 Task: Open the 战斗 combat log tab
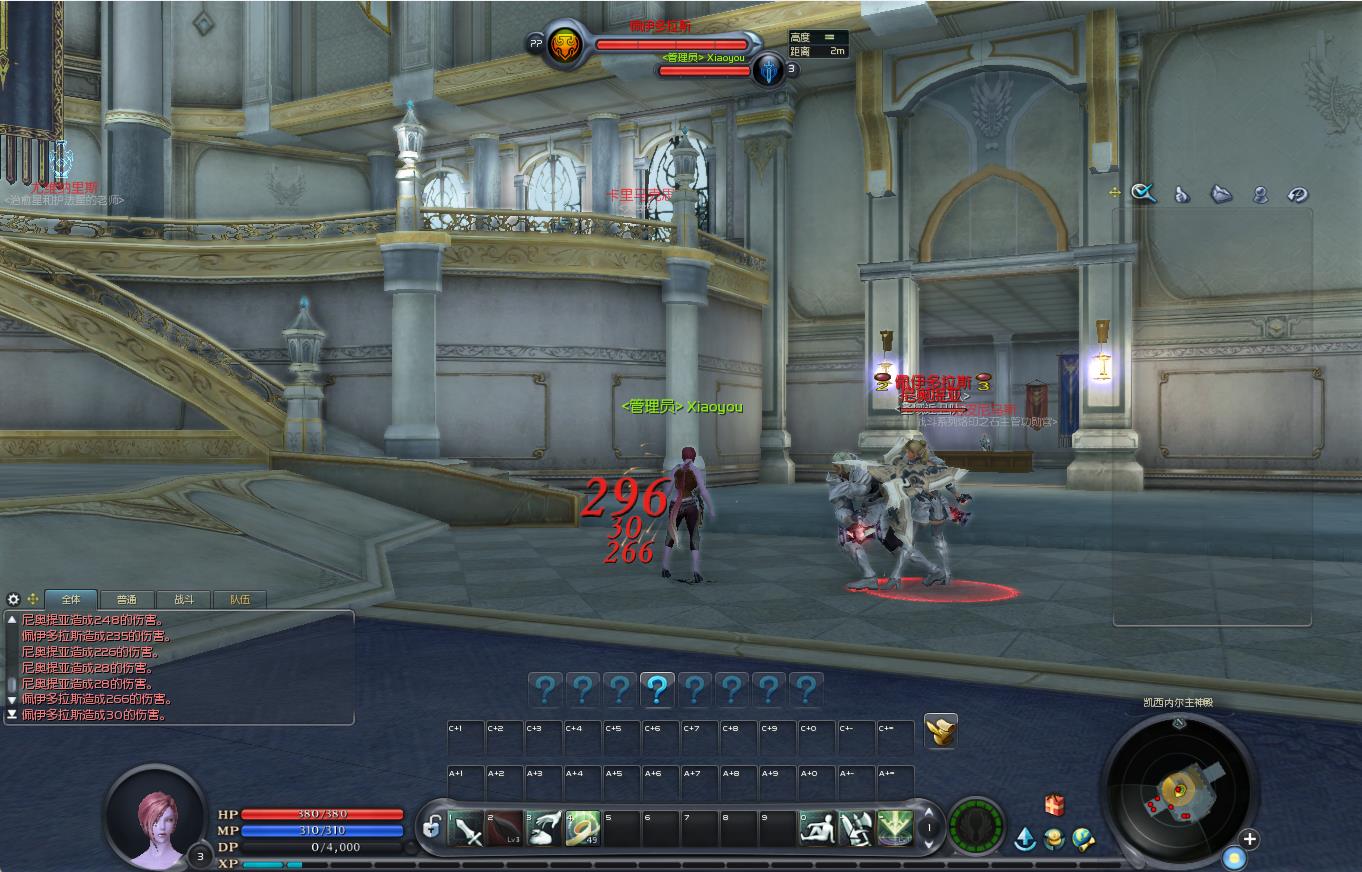click(184, 599)
